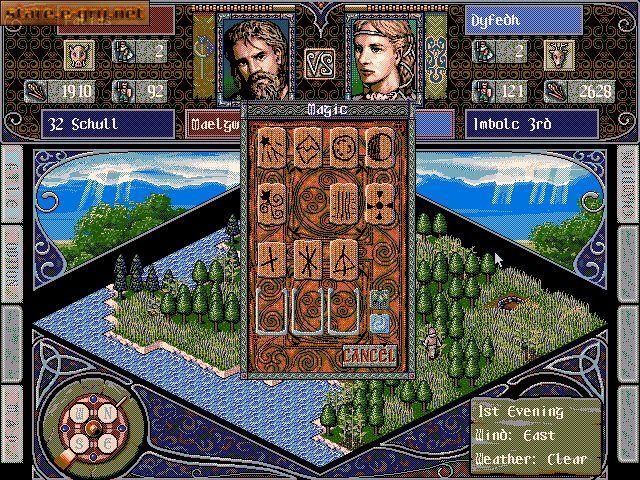This screenshot has height=480, width=640.
Task: Select the crescent moon rune
Action: (377, 149)
